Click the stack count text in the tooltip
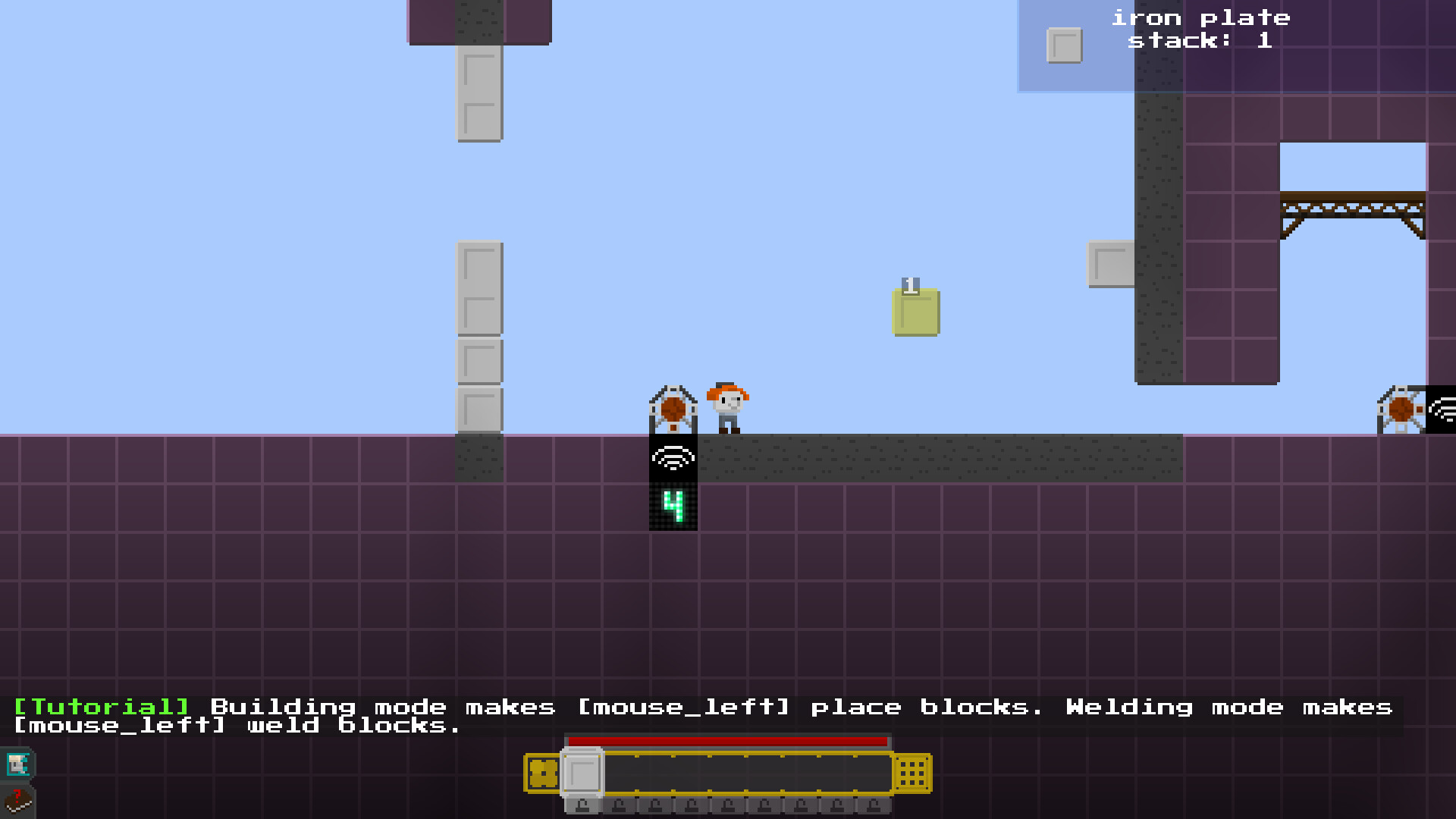 tap(1200, 41)
